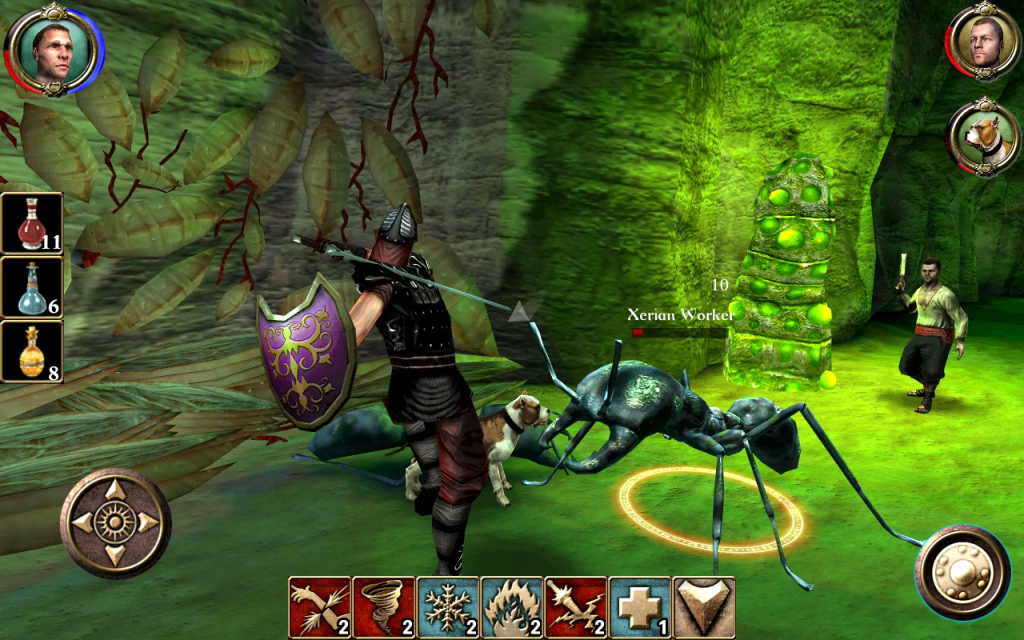Activate the crossed-arms strike ability
The image size is (1024, 640).
click(320, 607)
